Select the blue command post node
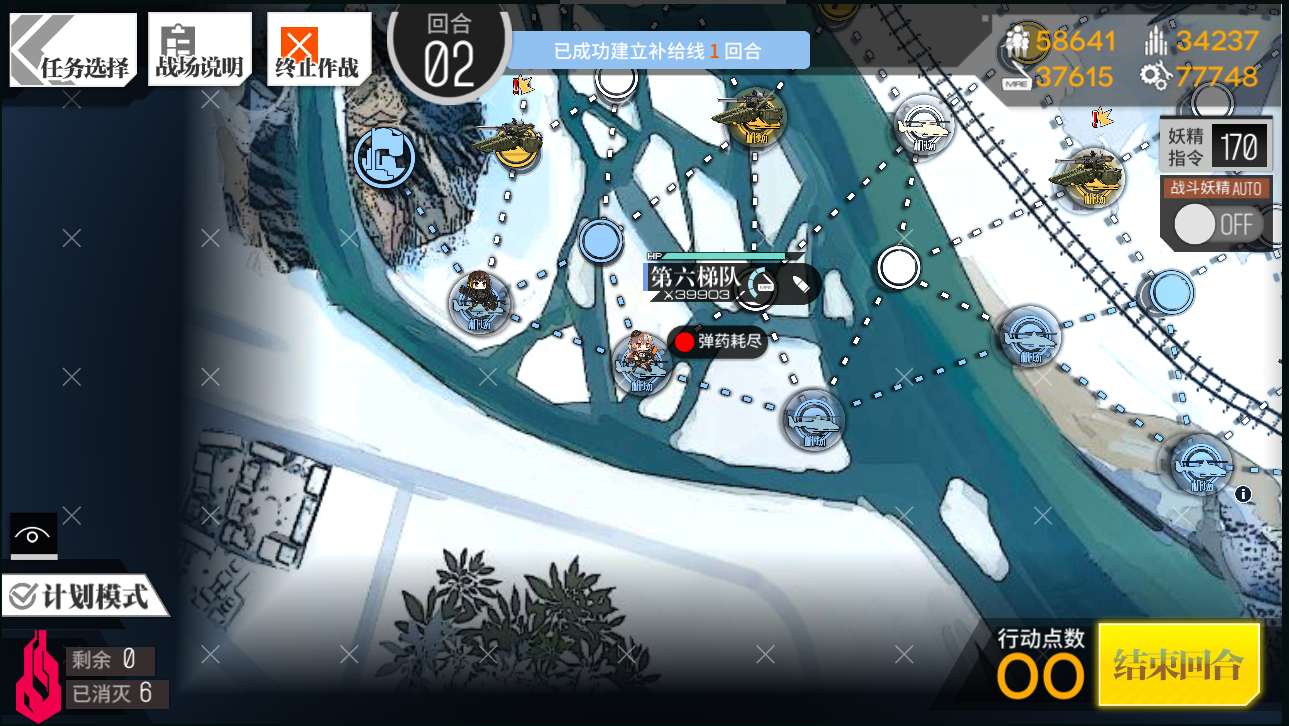This screenshot has width=1289, height=726. click(385, 157)
